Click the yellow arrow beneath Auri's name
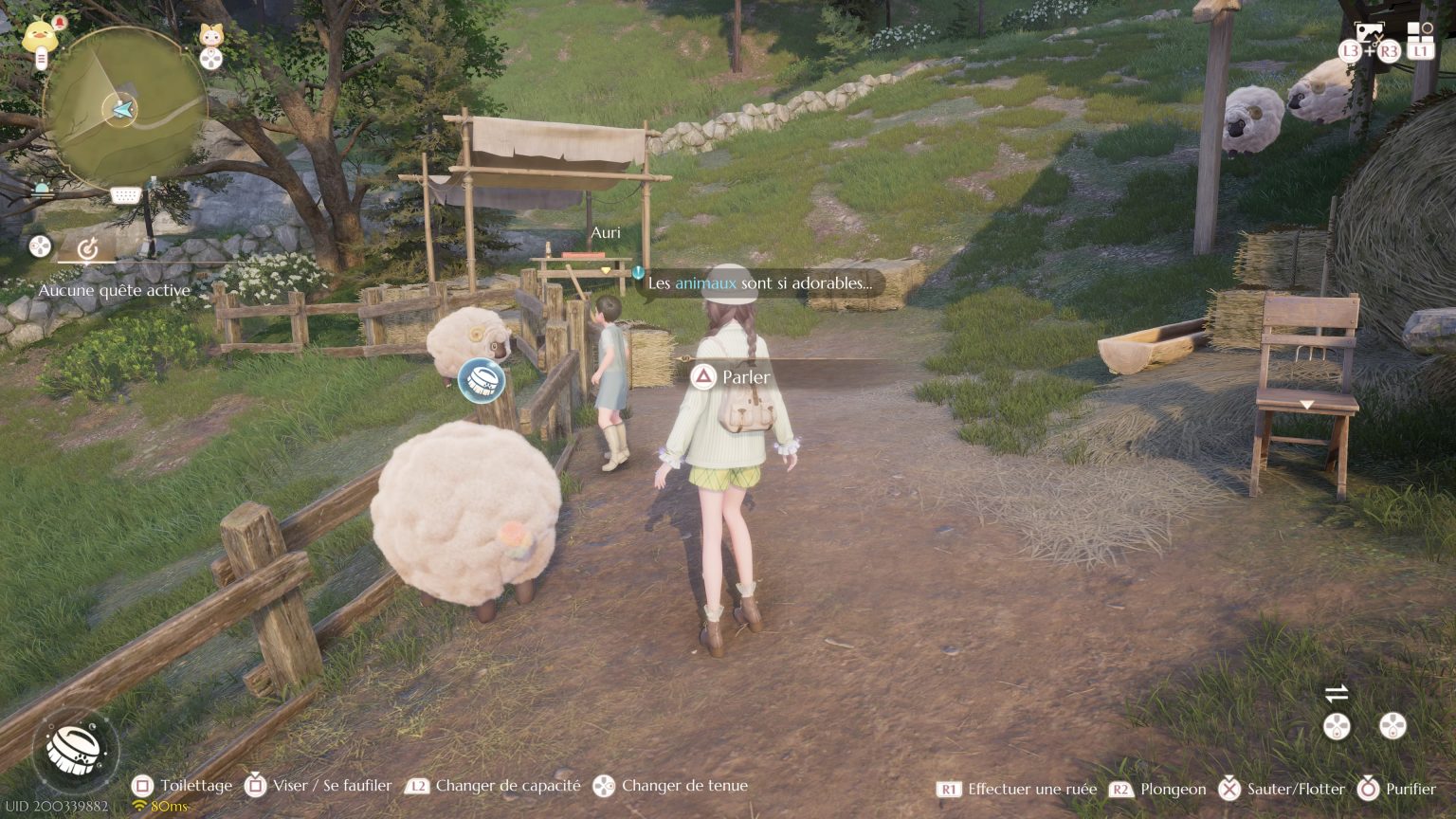Viewport: 1456px width, 819px height. point(604,268)
